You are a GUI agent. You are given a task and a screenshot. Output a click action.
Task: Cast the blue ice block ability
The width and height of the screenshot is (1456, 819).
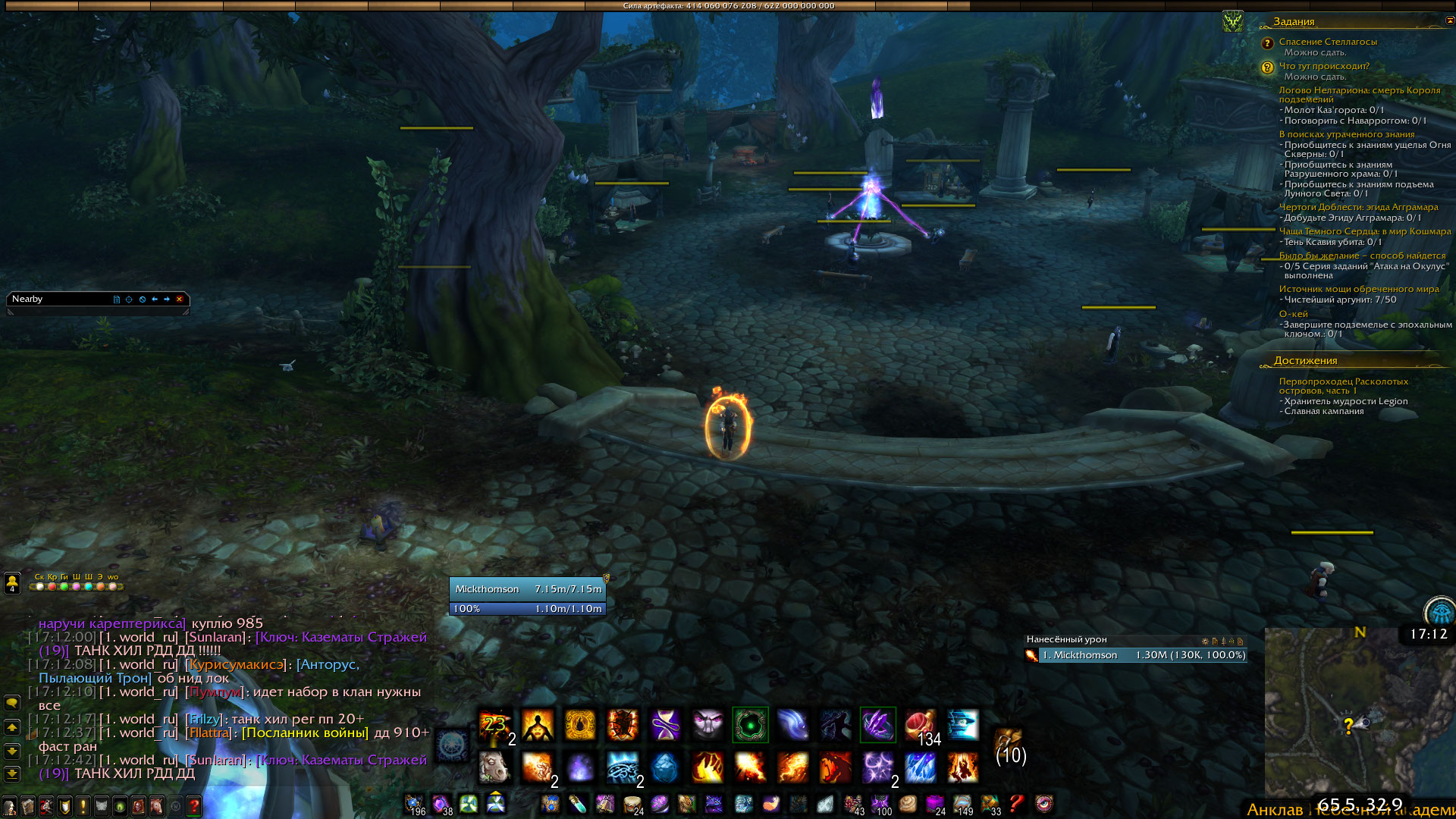pos(665,767)
